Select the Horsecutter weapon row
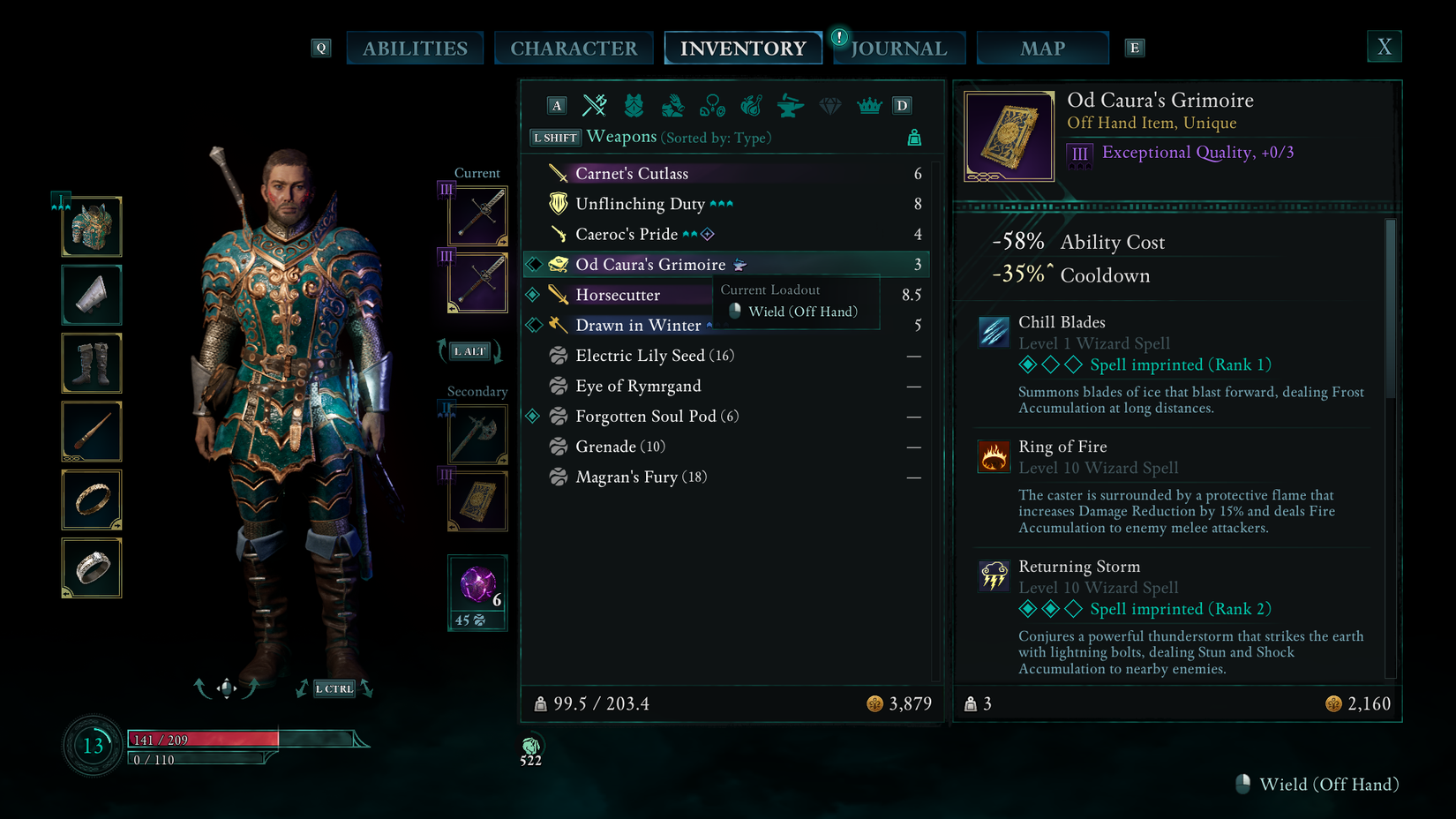Screen dimensions: 1456x819 coord(618,295)
